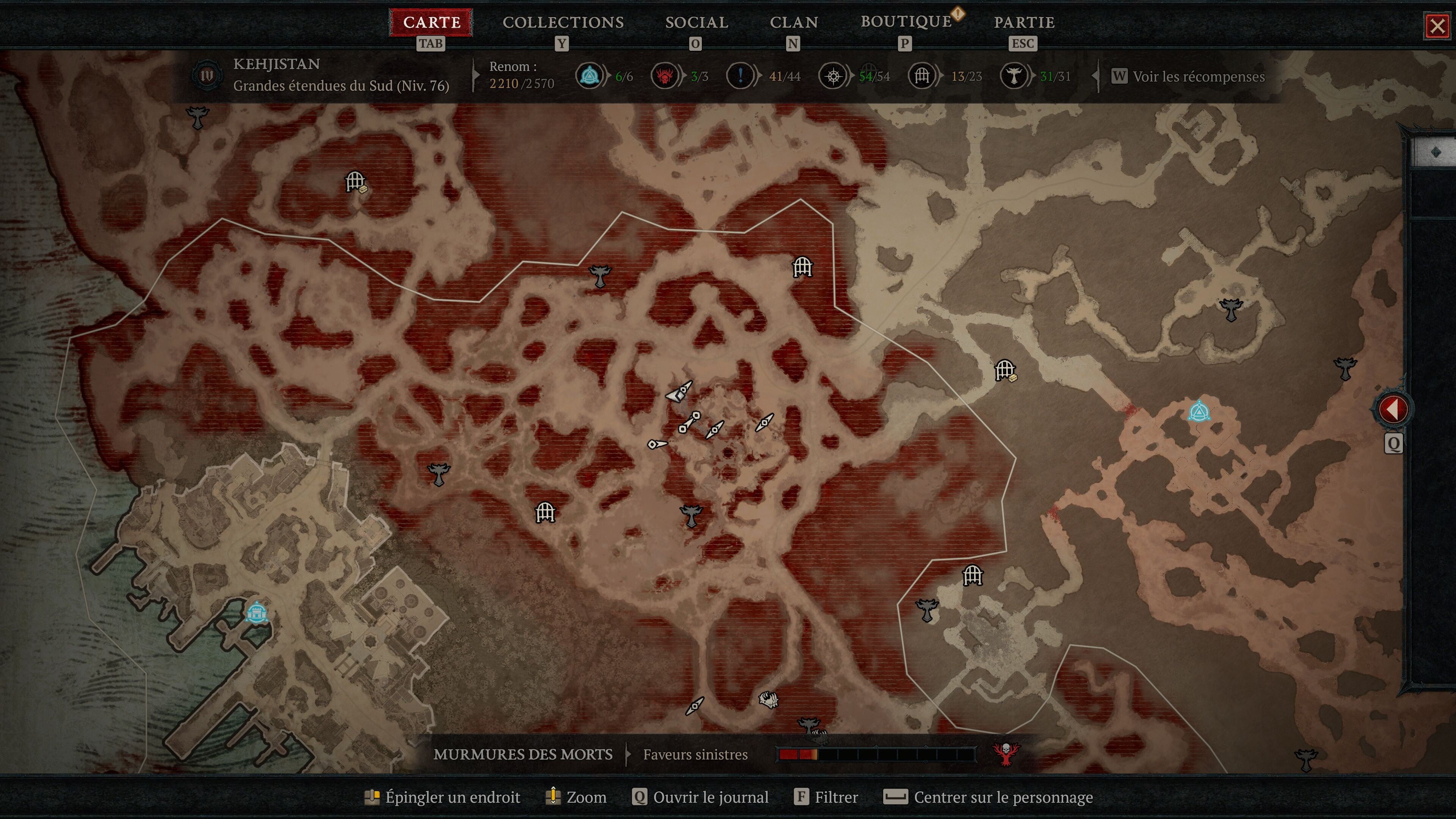
Task: Click the Altars of Lilith counter showing 3/3
Action: [x=666, y=76]
